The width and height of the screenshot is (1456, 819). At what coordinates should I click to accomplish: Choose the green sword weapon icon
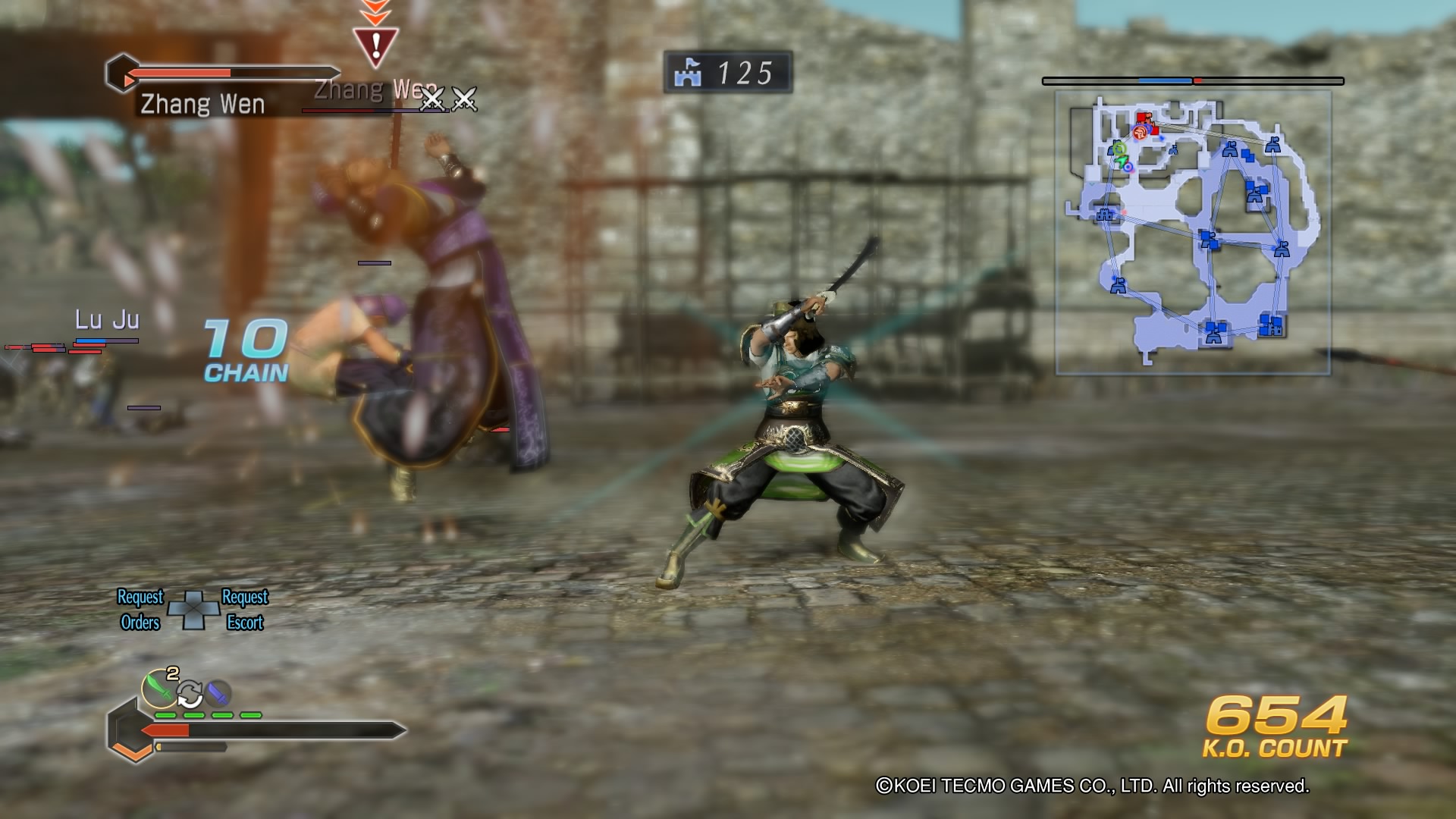click(x=158, y=688)
